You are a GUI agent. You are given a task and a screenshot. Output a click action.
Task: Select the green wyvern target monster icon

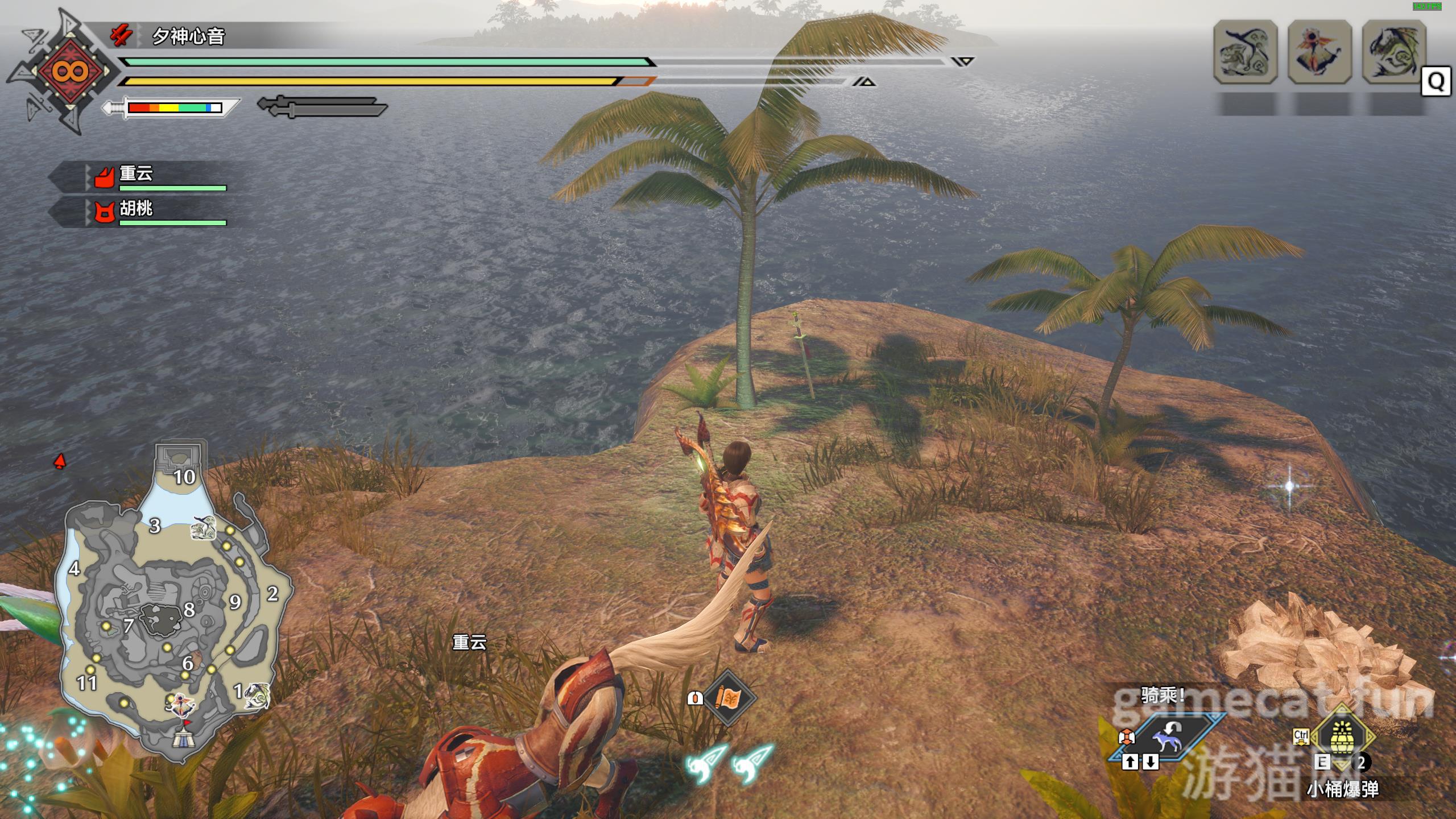pyautogui.click(x=1393, y=52)
